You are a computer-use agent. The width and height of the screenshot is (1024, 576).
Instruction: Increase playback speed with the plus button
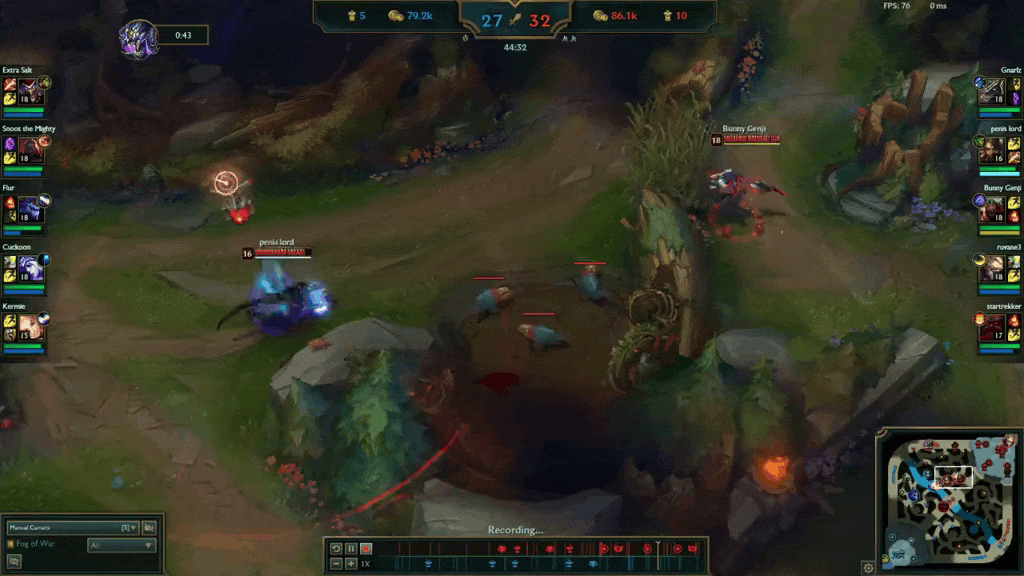(x=351, y=564)
